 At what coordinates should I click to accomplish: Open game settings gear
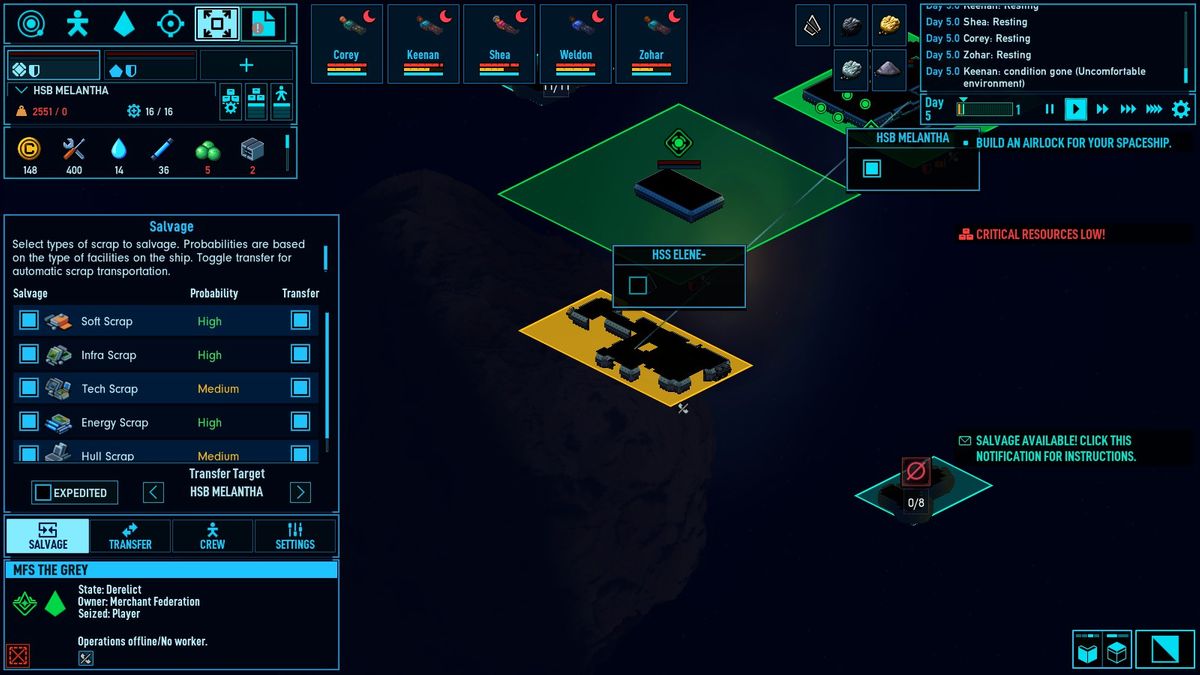click(x=1181, y=109)
